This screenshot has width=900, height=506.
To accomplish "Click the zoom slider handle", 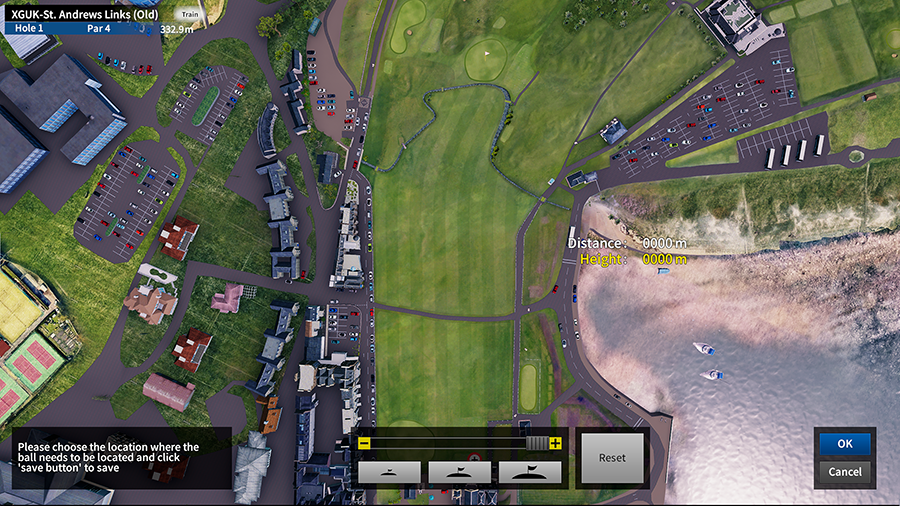I will coord(537,443).
